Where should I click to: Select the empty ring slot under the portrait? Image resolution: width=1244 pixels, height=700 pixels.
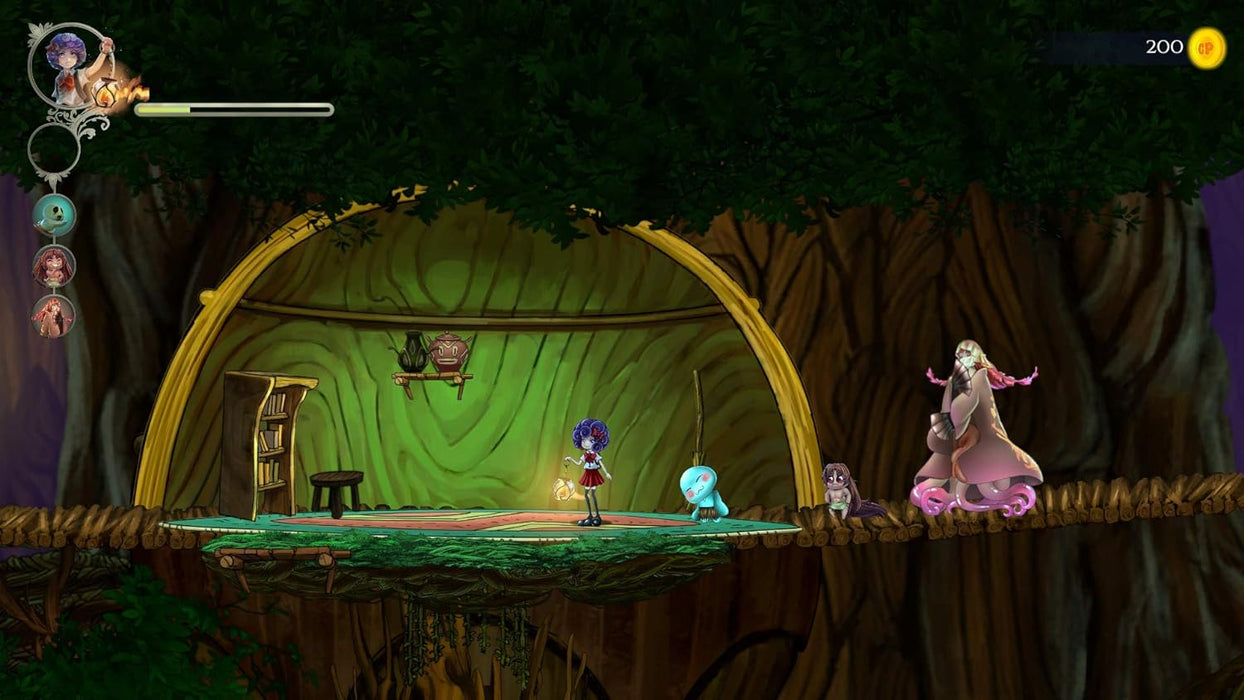53,150
